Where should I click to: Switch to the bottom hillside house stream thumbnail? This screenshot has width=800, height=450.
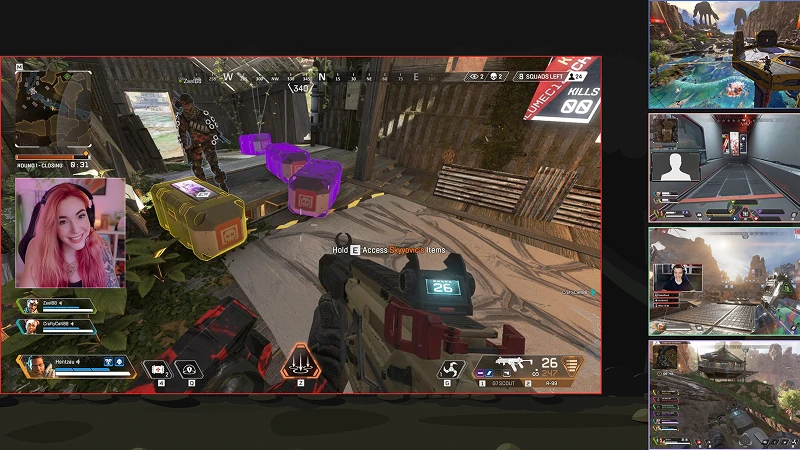(724, 393)
